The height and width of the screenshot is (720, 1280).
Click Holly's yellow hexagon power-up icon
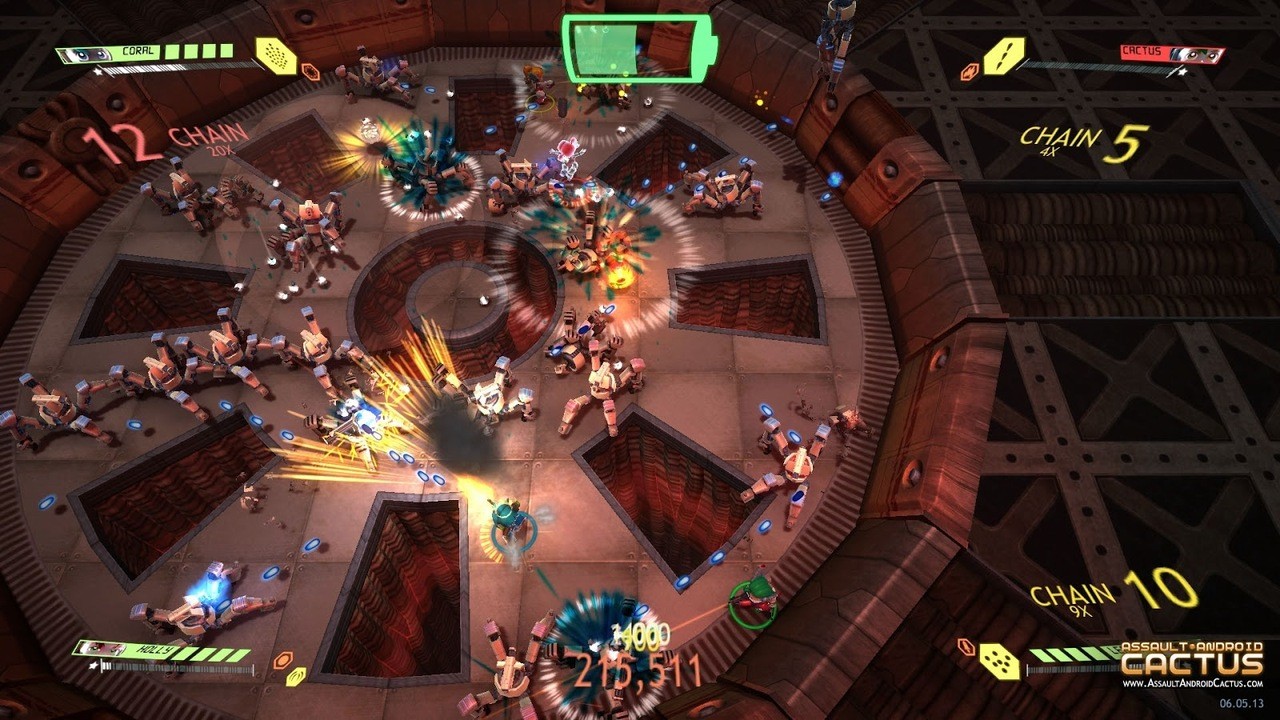pyautogui.click(x=296, y=678)
